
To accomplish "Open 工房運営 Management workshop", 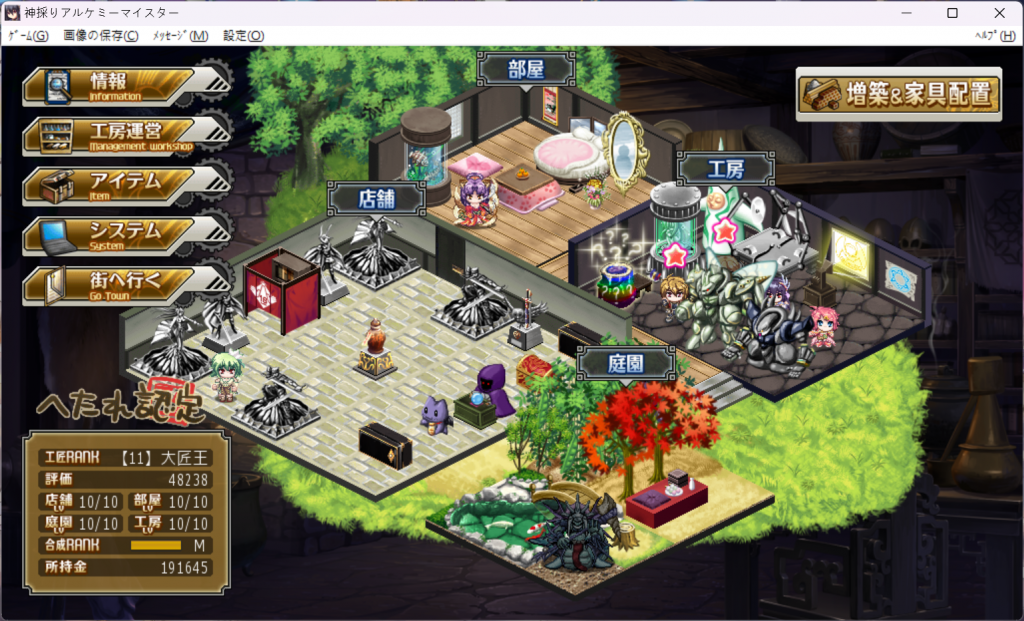I will click(x=115, y=136).
